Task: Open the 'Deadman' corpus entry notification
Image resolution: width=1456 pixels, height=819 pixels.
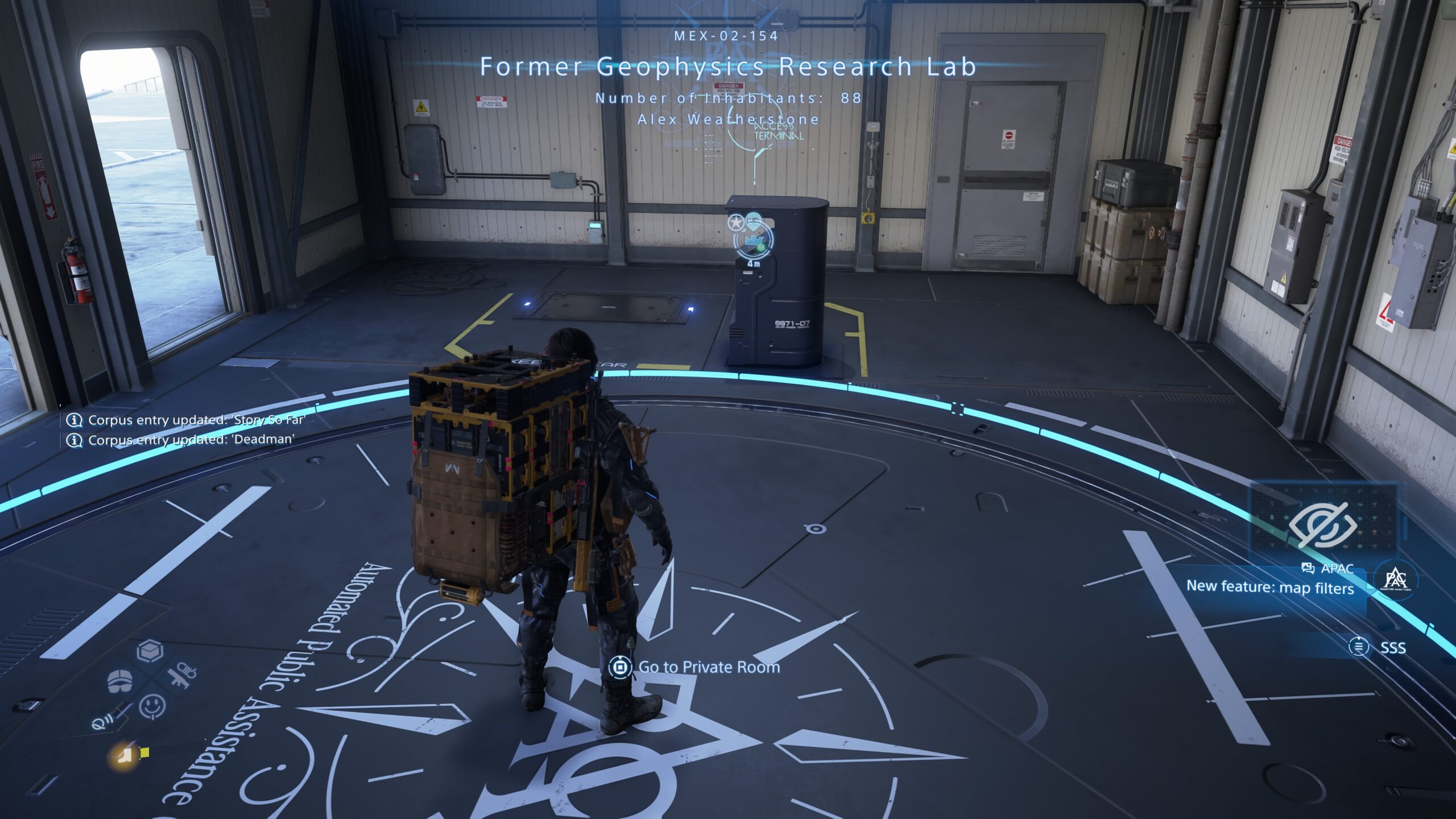Action: (191, 440)
